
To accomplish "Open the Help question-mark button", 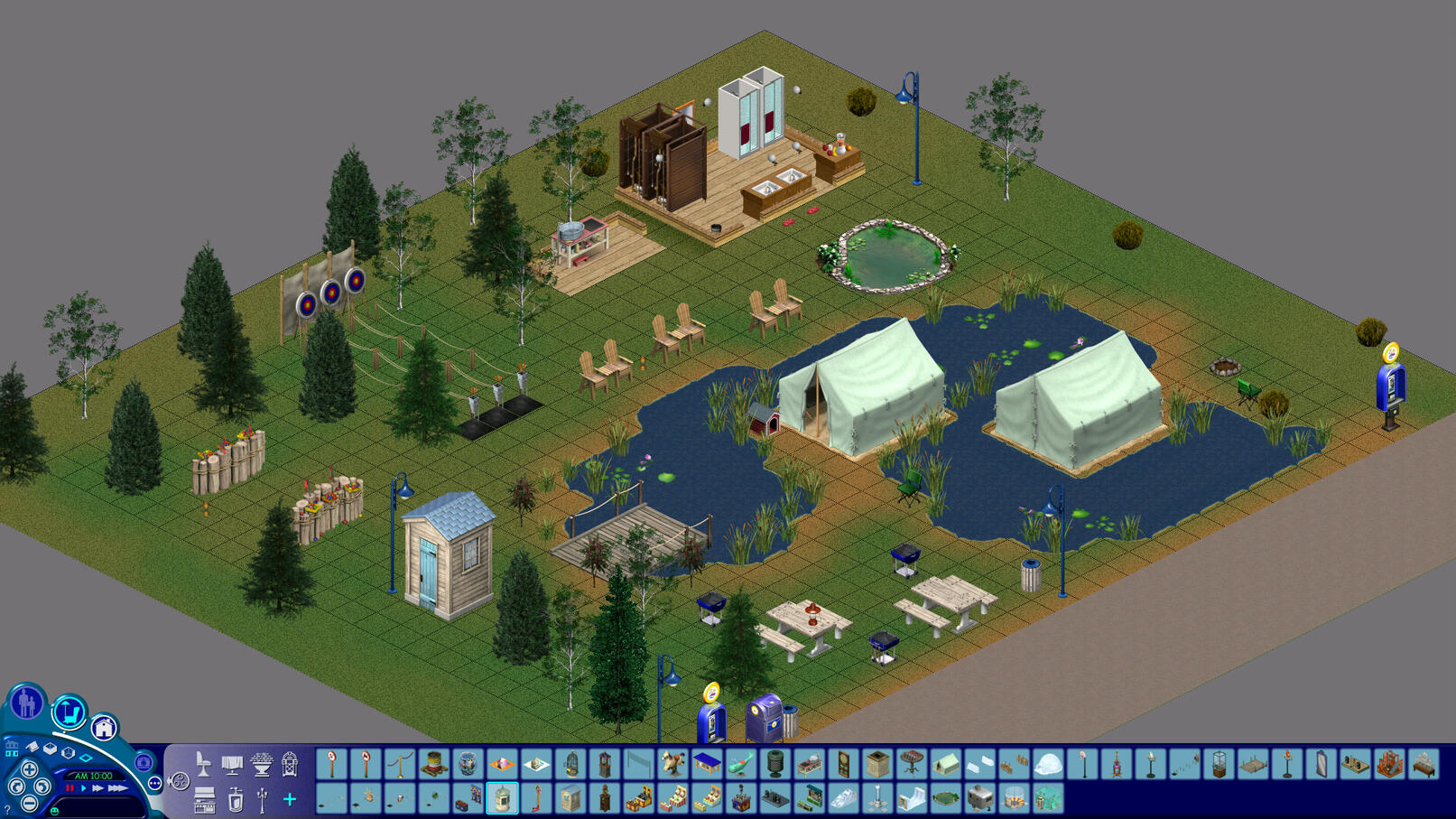I will click(7, 809).
